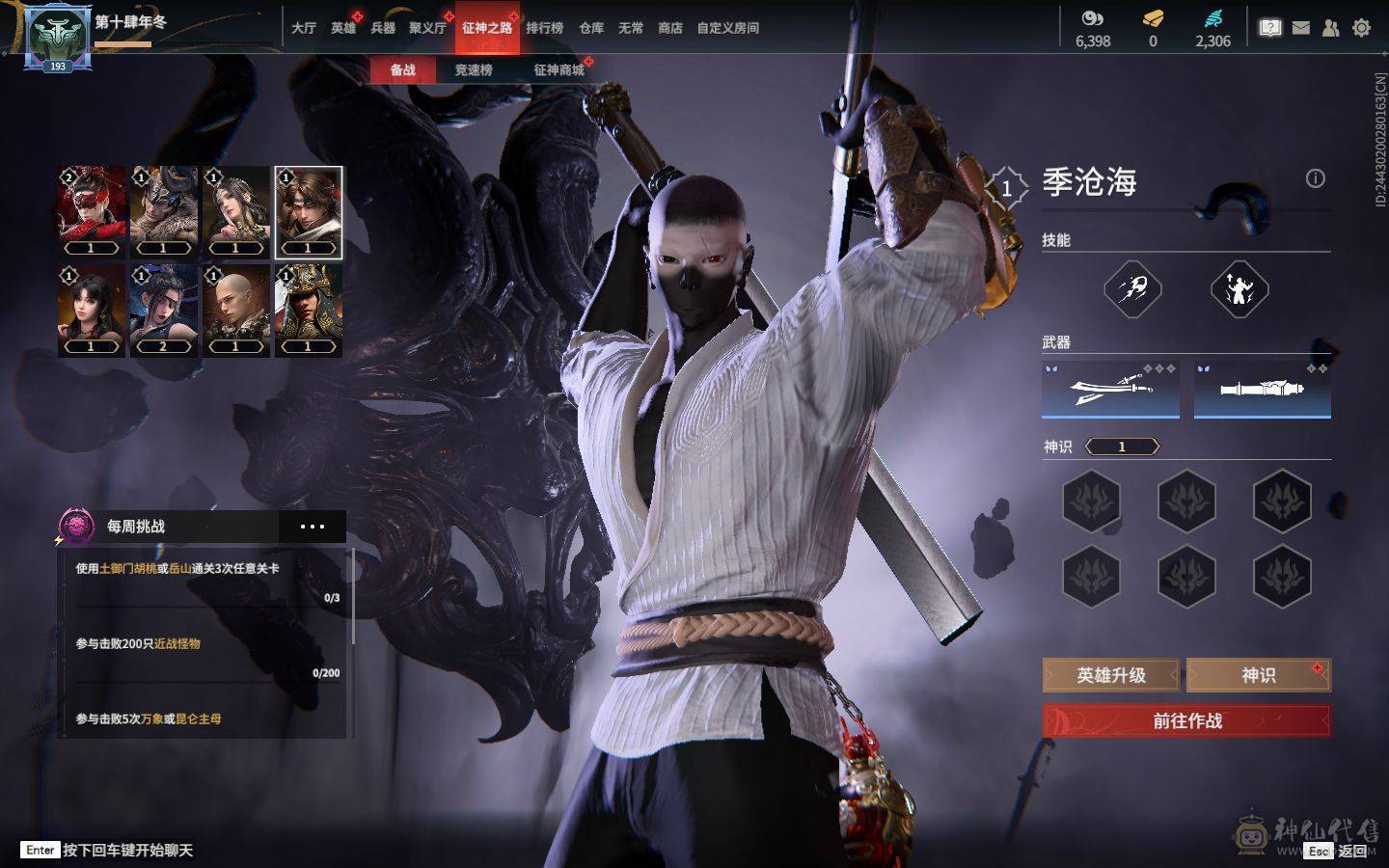Open the 商店 menu item
Image resolution: width=1389 pixels, height=868 pixels.
pos(672,28)
